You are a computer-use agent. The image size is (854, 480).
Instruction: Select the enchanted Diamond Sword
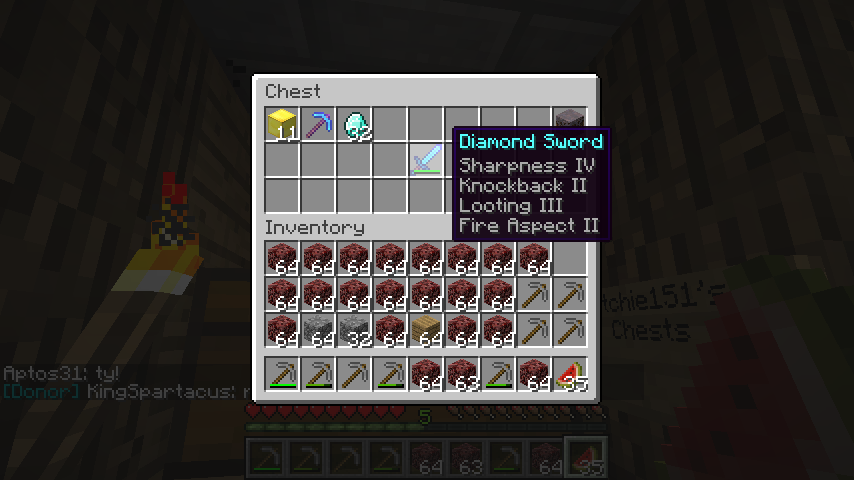[x=426, y=160]
